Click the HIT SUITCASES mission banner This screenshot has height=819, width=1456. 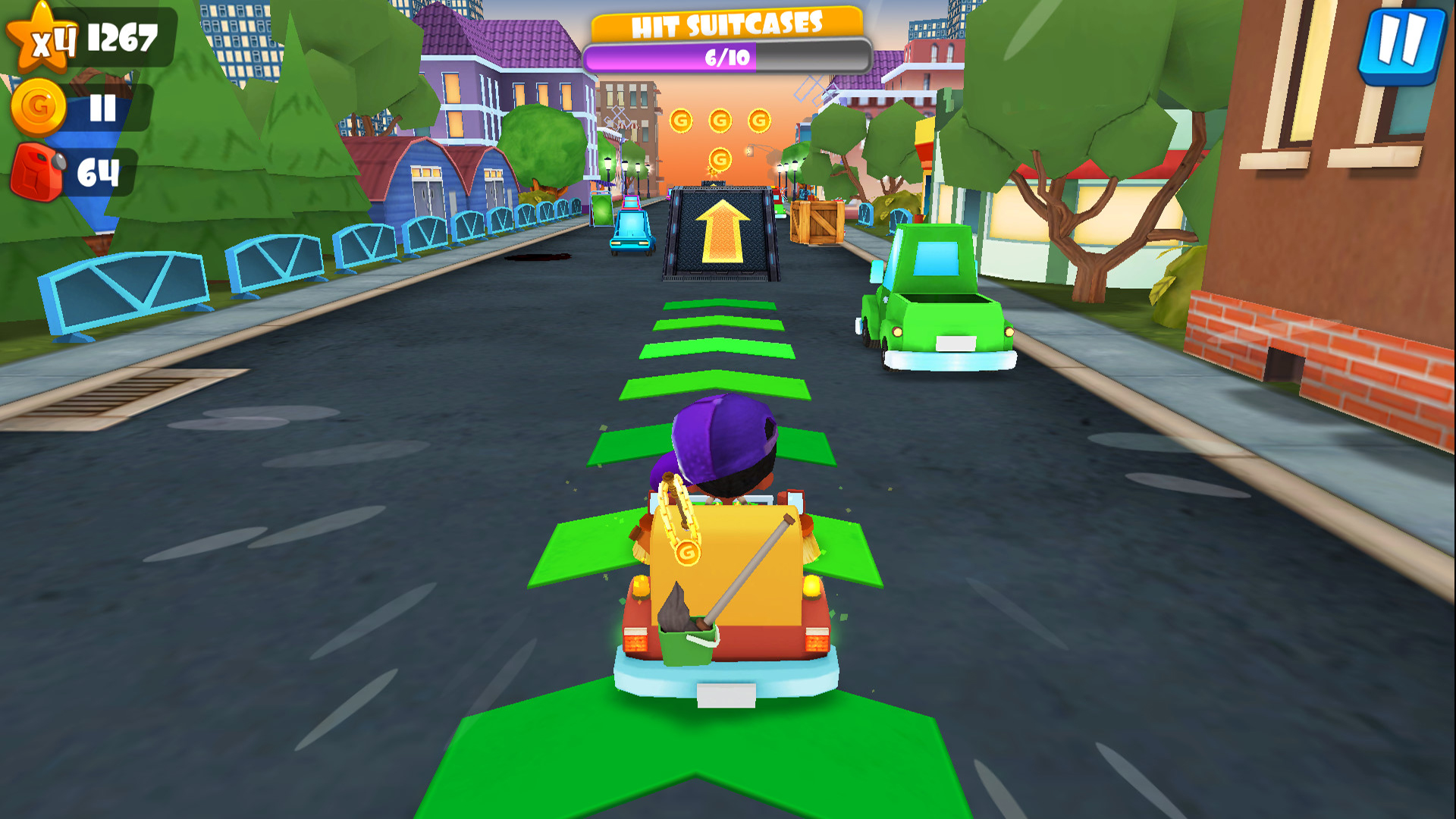click(726, 24)
